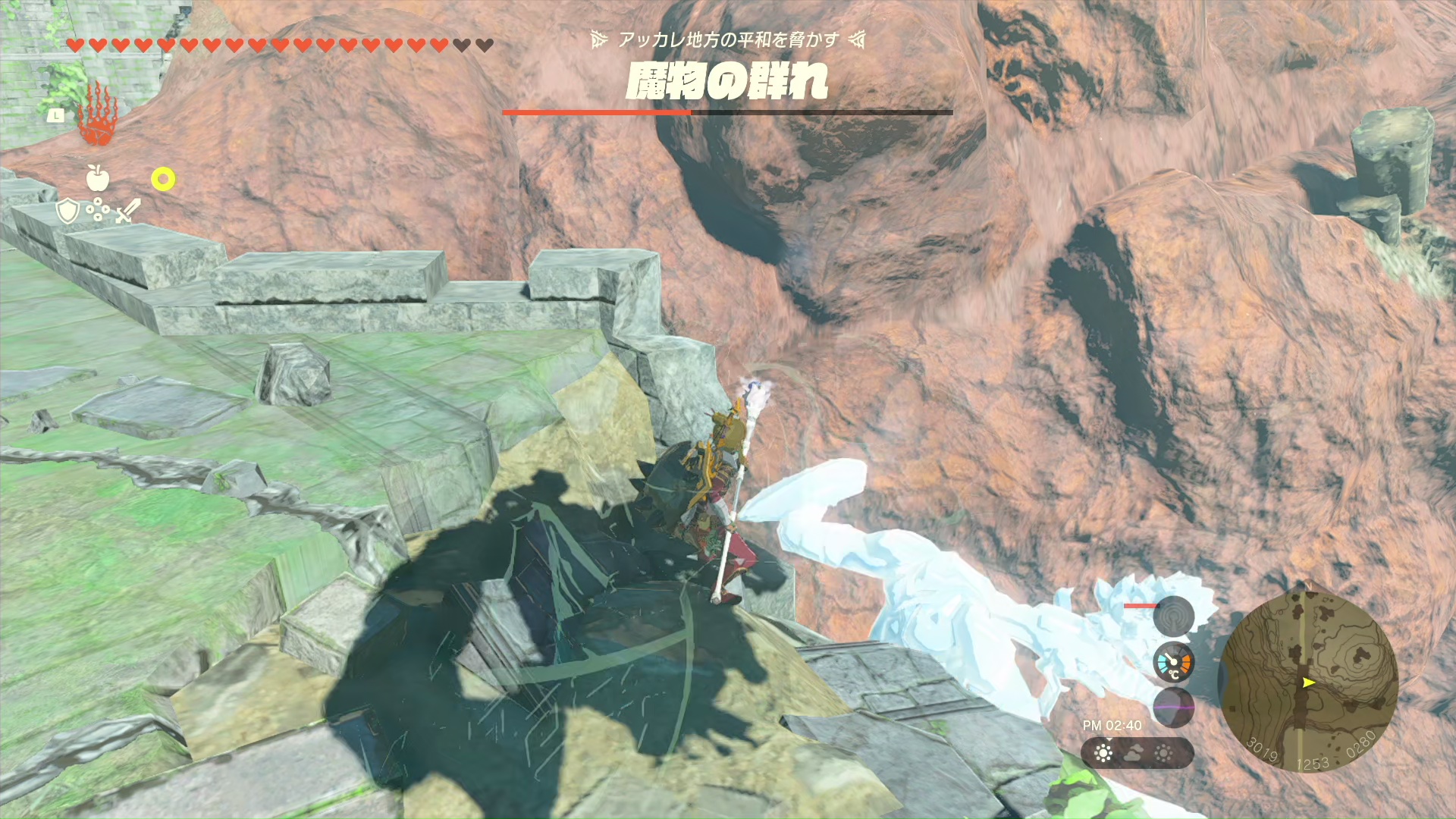Viewport: 1456px width, 819px height.
Task: Open the shield quick-select icon
Action: 68,212
